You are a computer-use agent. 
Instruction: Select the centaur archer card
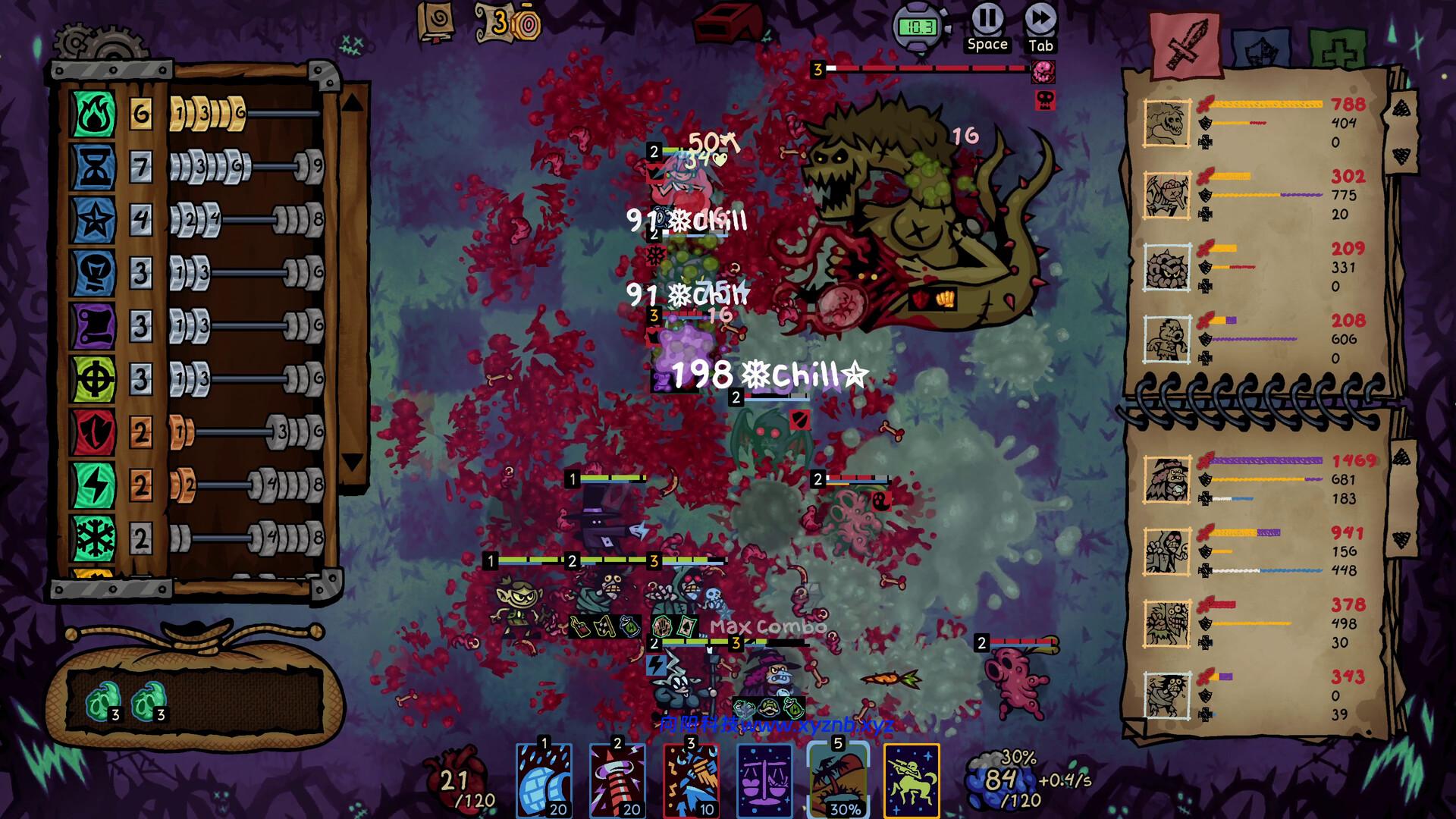912,780
